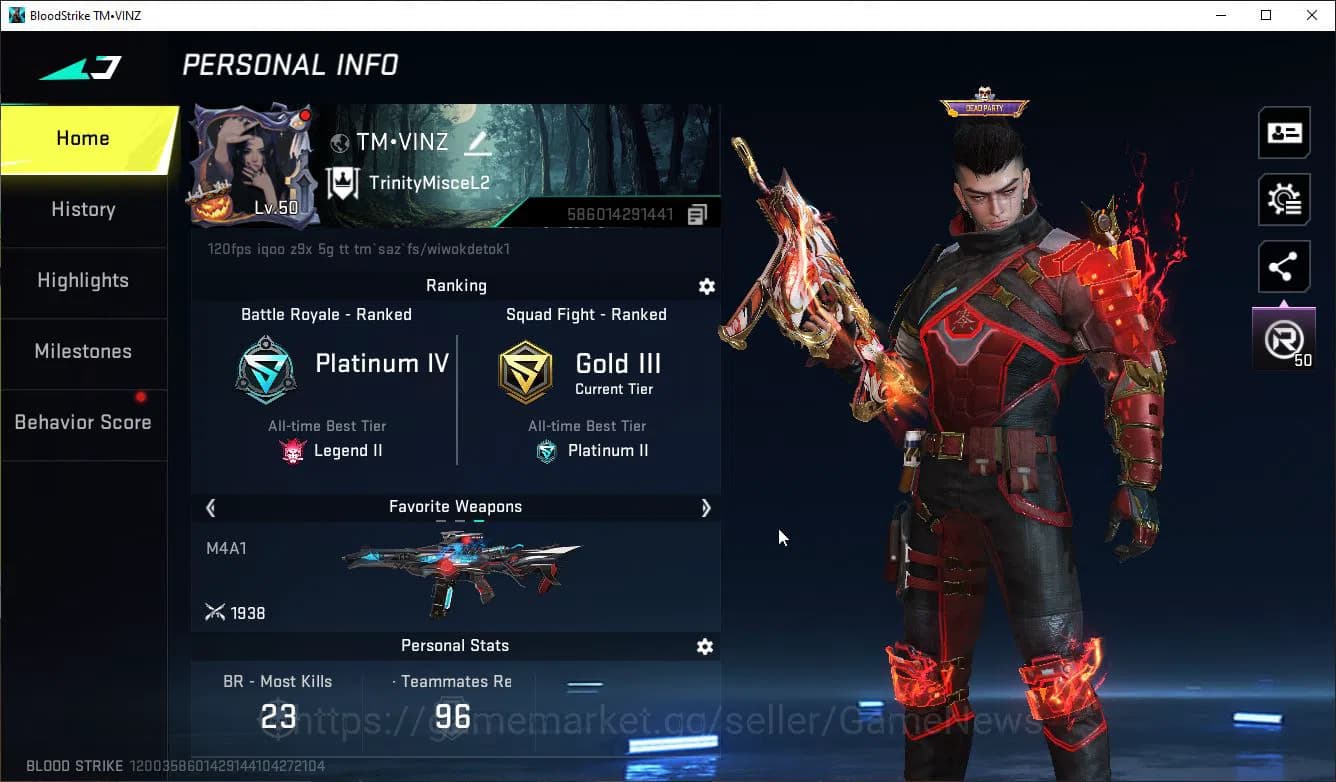Copy the player ID number
The height and width of the screenshot is (782, 1336).
pos(697,214)
